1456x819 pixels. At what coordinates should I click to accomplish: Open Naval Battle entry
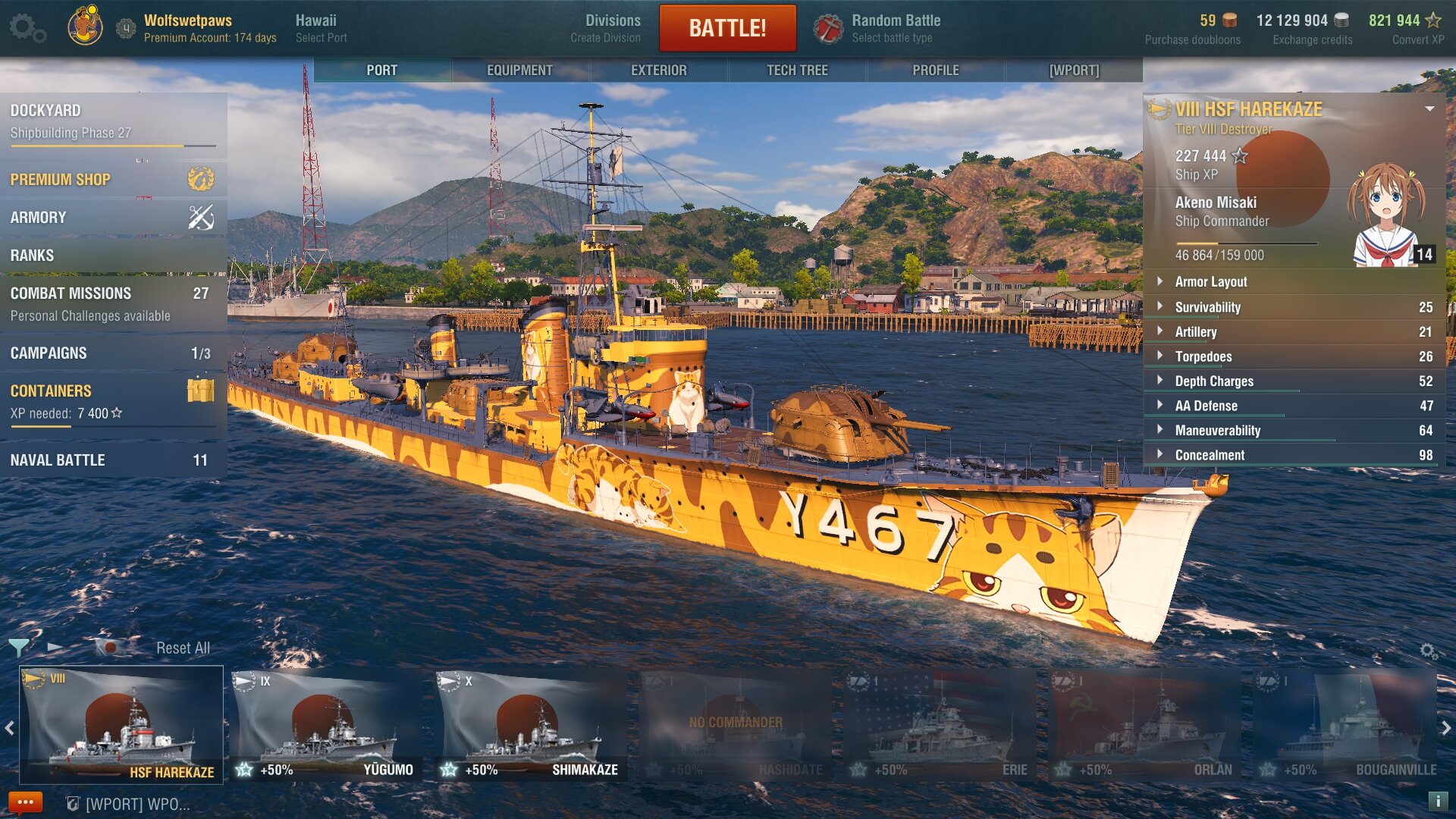tap(113, 460)
